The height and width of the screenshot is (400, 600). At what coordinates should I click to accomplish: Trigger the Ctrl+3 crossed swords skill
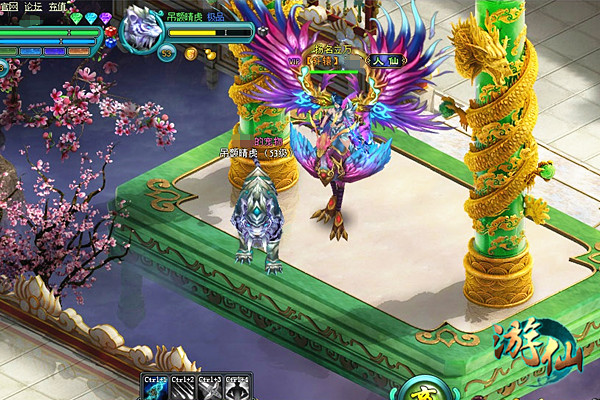(x=210, y=389)
